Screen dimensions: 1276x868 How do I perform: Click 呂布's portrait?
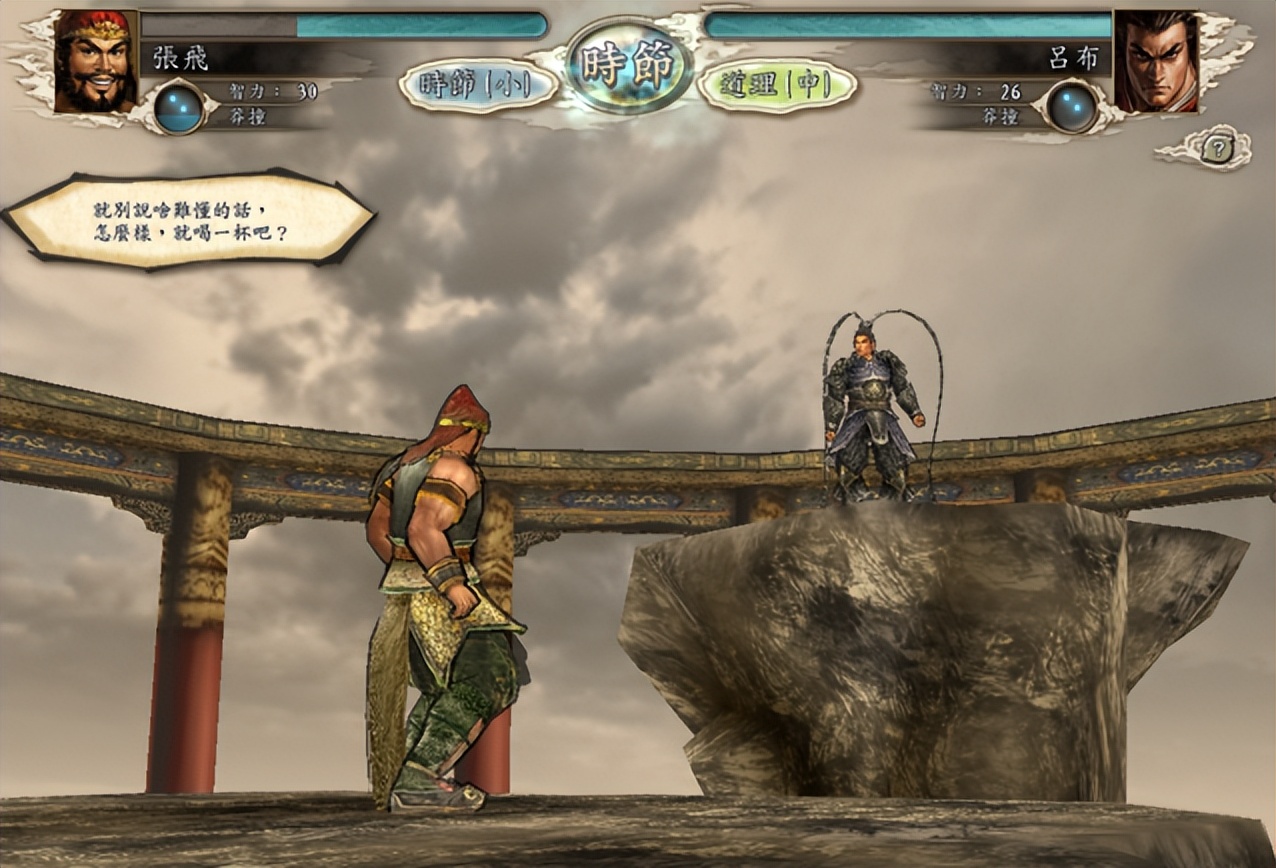1155,61
